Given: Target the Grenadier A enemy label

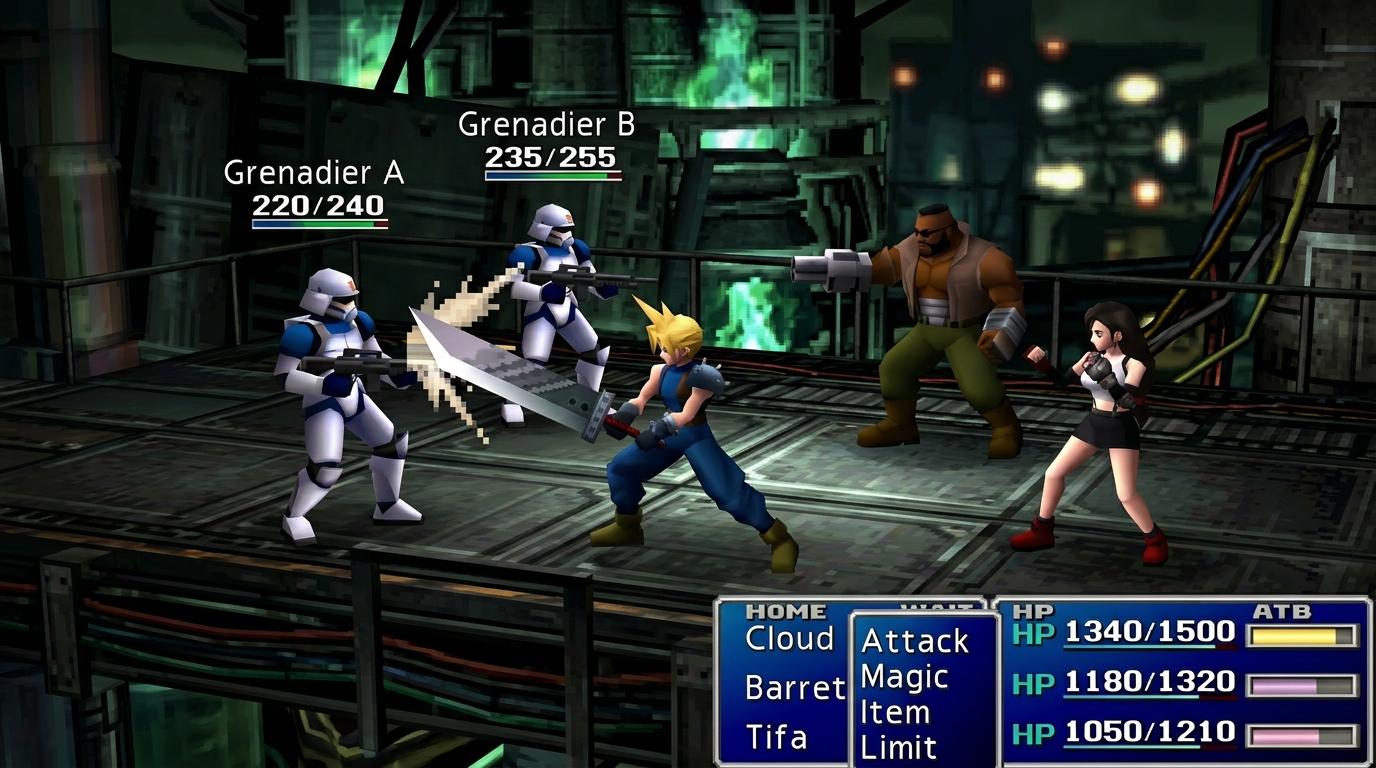Looking at the screenshot, I should pyautogui.click(x=314, y=173).
